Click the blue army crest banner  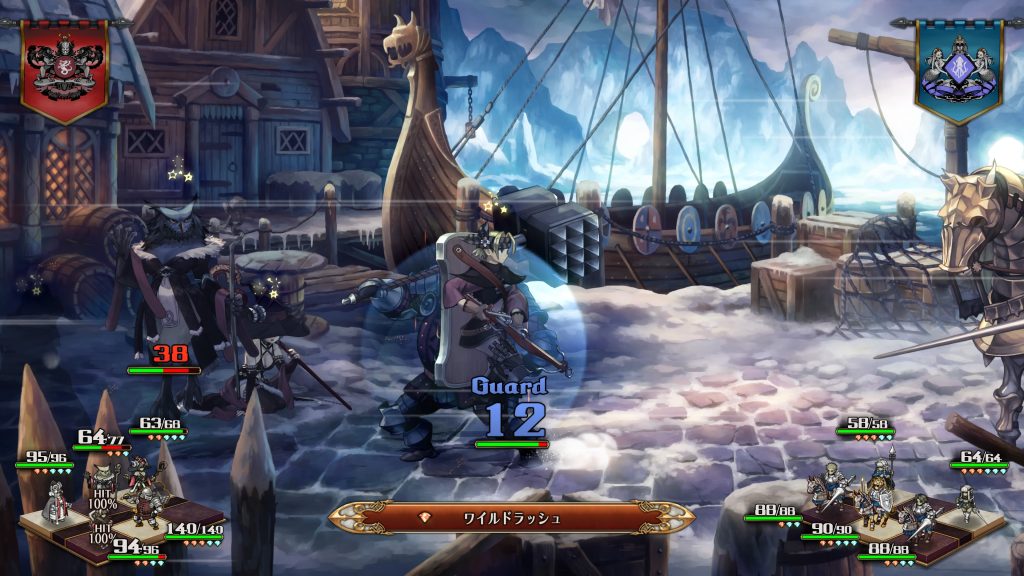click(958, 70)
